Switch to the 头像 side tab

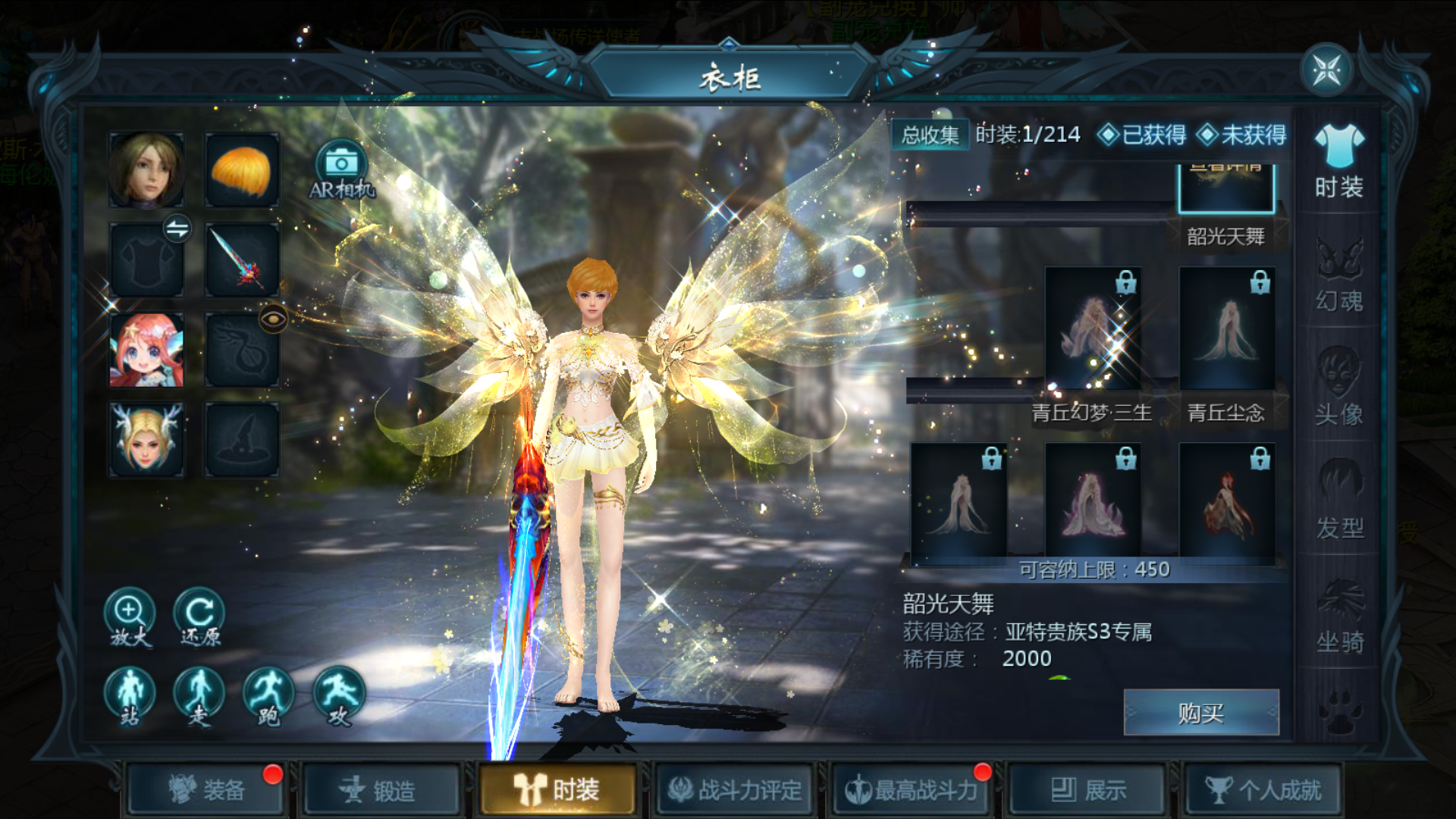[1338, 387]
